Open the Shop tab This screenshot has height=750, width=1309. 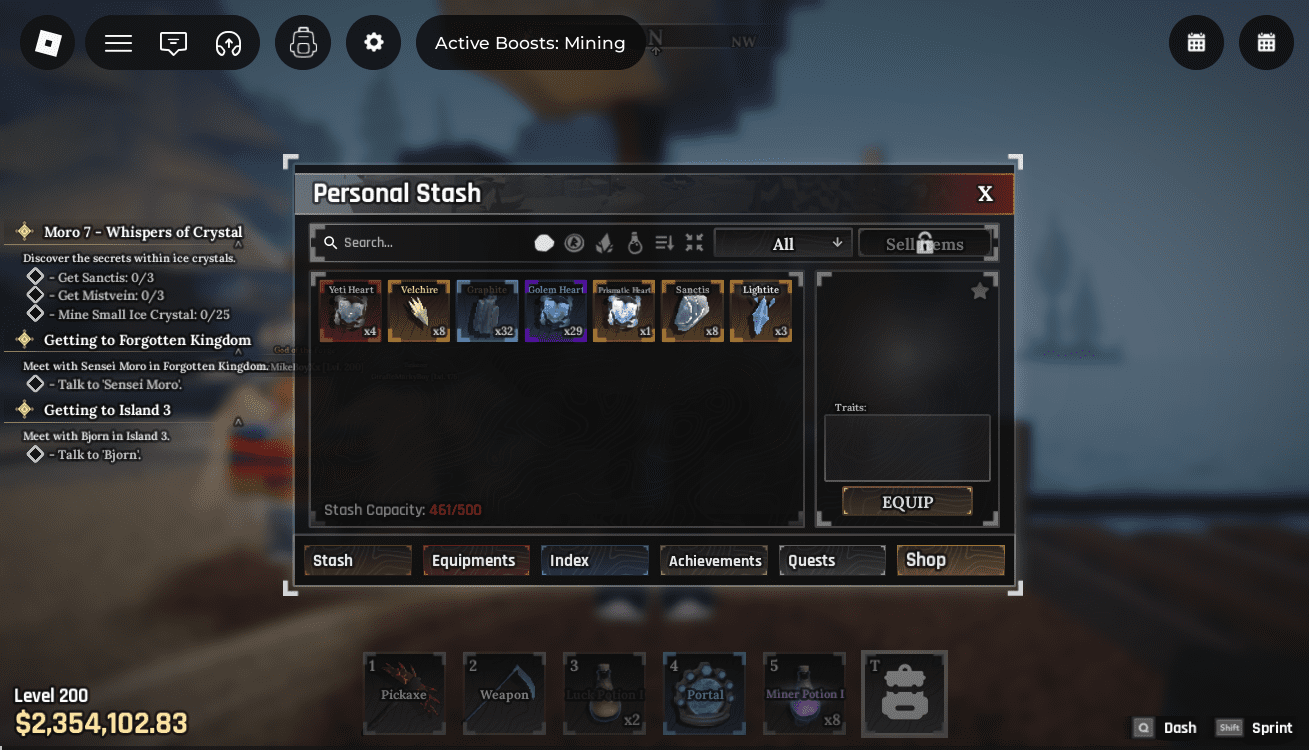click(x=950, y=560)
